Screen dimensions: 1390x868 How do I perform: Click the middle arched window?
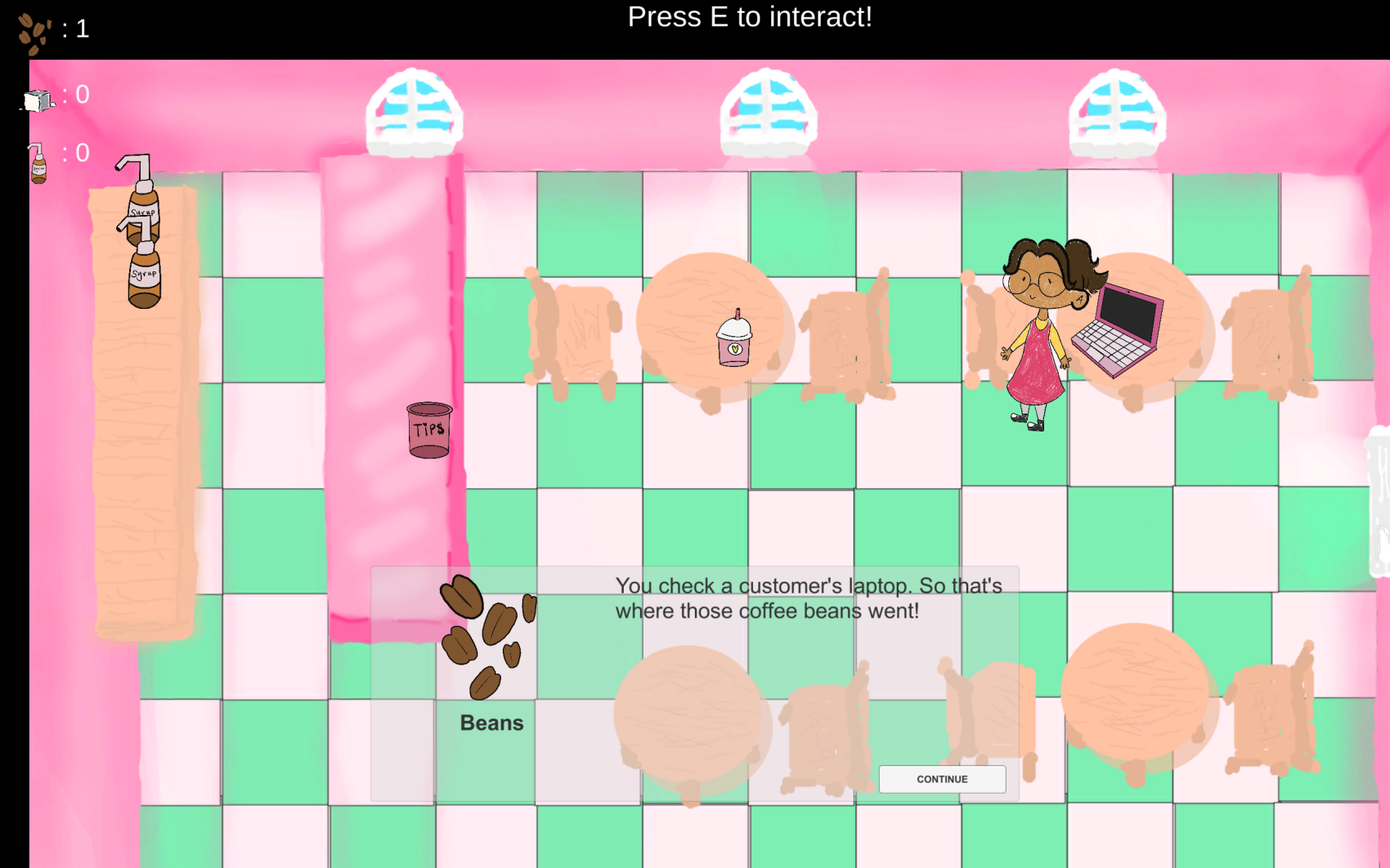[763, 110]
